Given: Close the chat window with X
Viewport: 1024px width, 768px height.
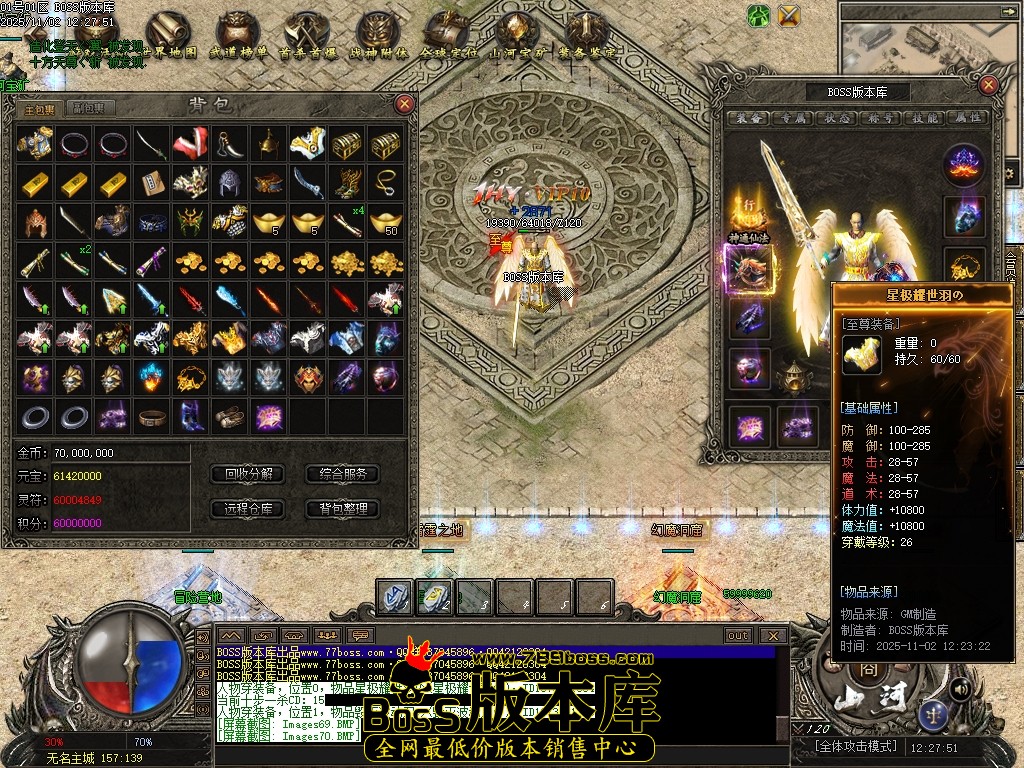Looking at the screenshot, I should [x=772, y=635].
